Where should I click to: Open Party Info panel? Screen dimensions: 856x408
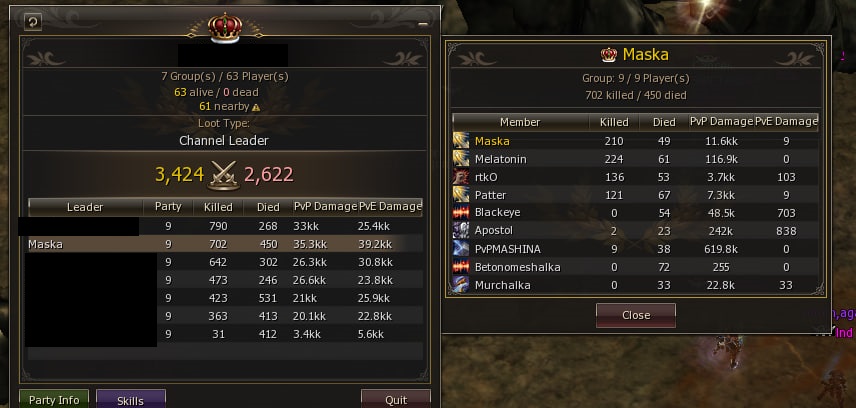[54, 400]
